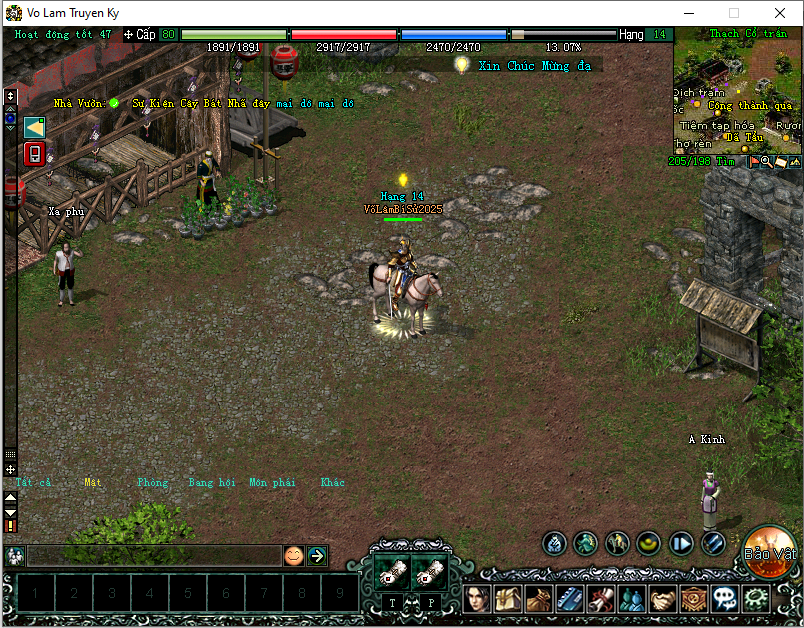Click the chat message input field
The image size is (804, 628).
[x=153, y=555]
